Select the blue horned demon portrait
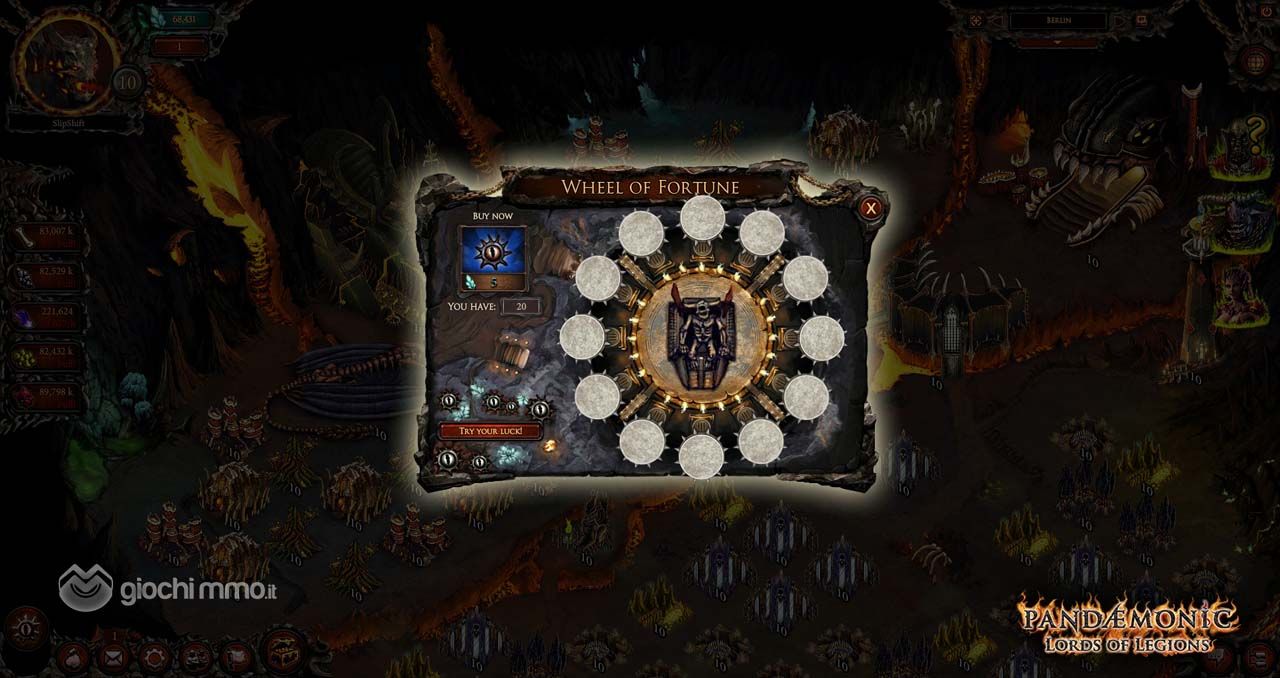This screenshot has height=678, width=1280. (1240, 222)
